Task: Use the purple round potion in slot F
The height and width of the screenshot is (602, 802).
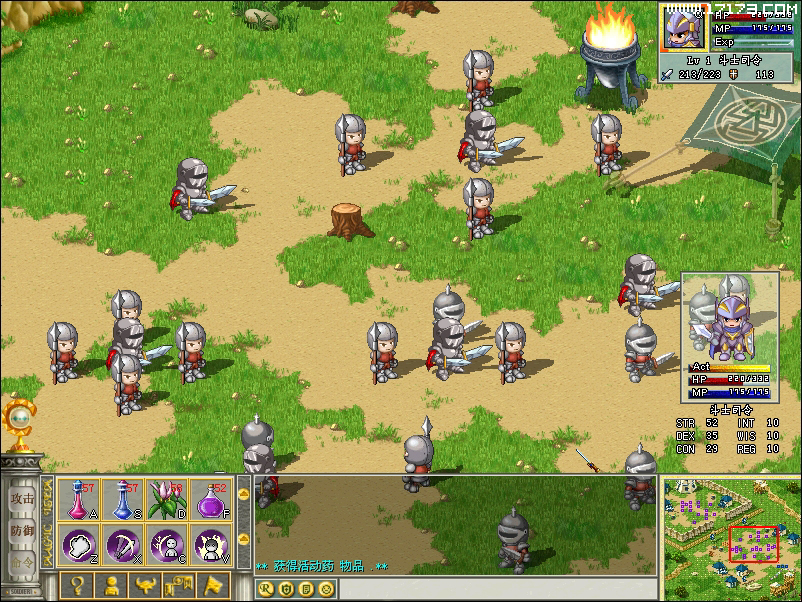Action: pos(210,499)
